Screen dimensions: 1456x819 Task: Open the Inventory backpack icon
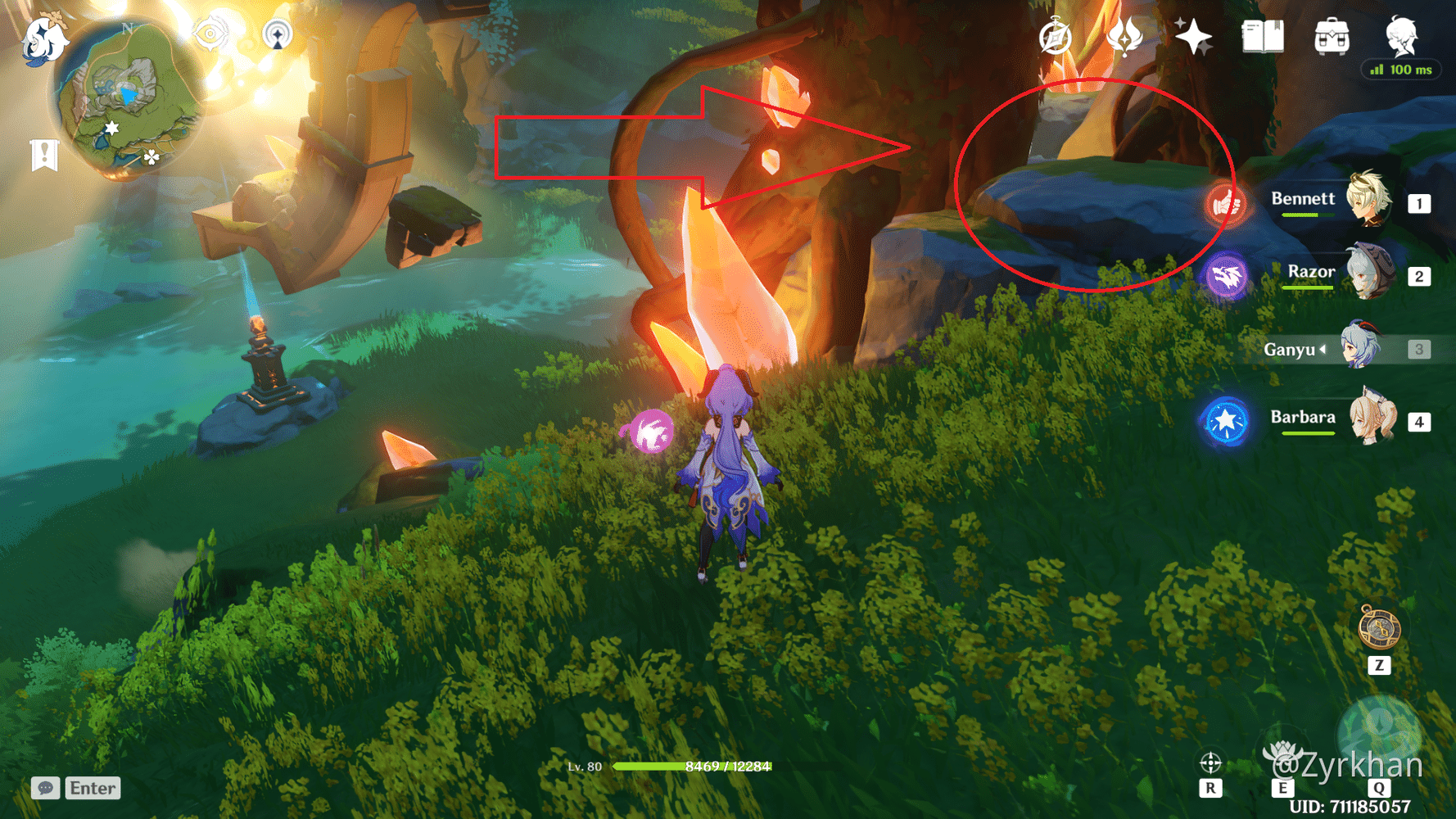click(x=1332, y=36)
